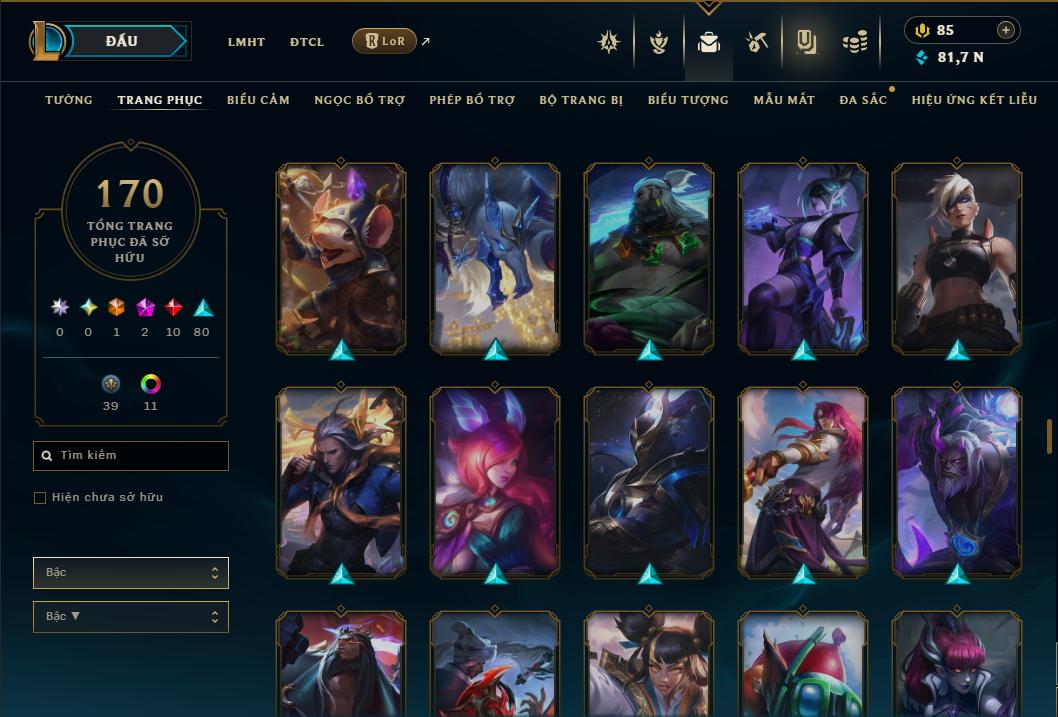Show the BỘ TRANG BỊ tab
Viewport: 1058px width, 717px height.
581,100
